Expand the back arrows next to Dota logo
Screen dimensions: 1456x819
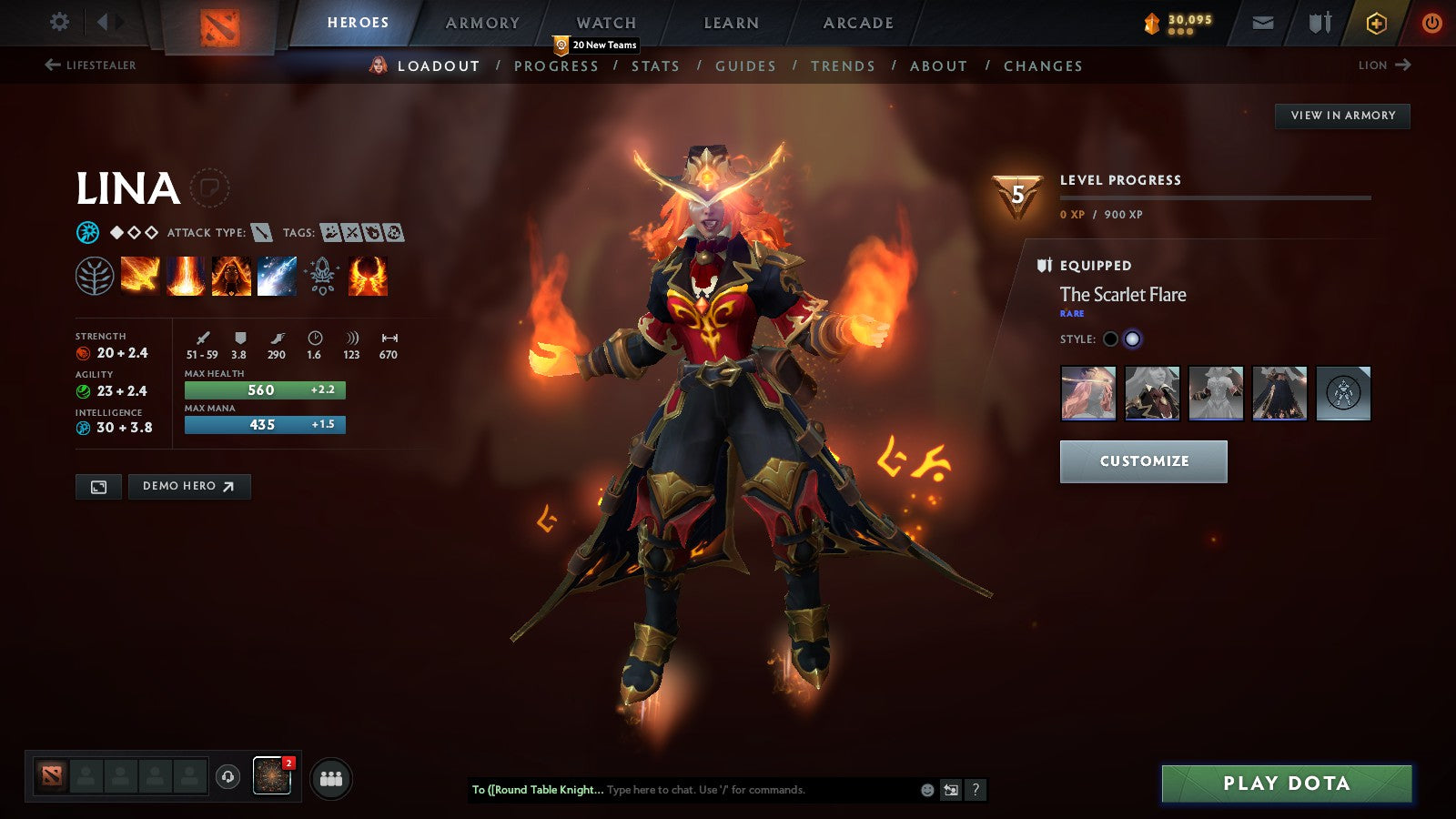point(107,20)
